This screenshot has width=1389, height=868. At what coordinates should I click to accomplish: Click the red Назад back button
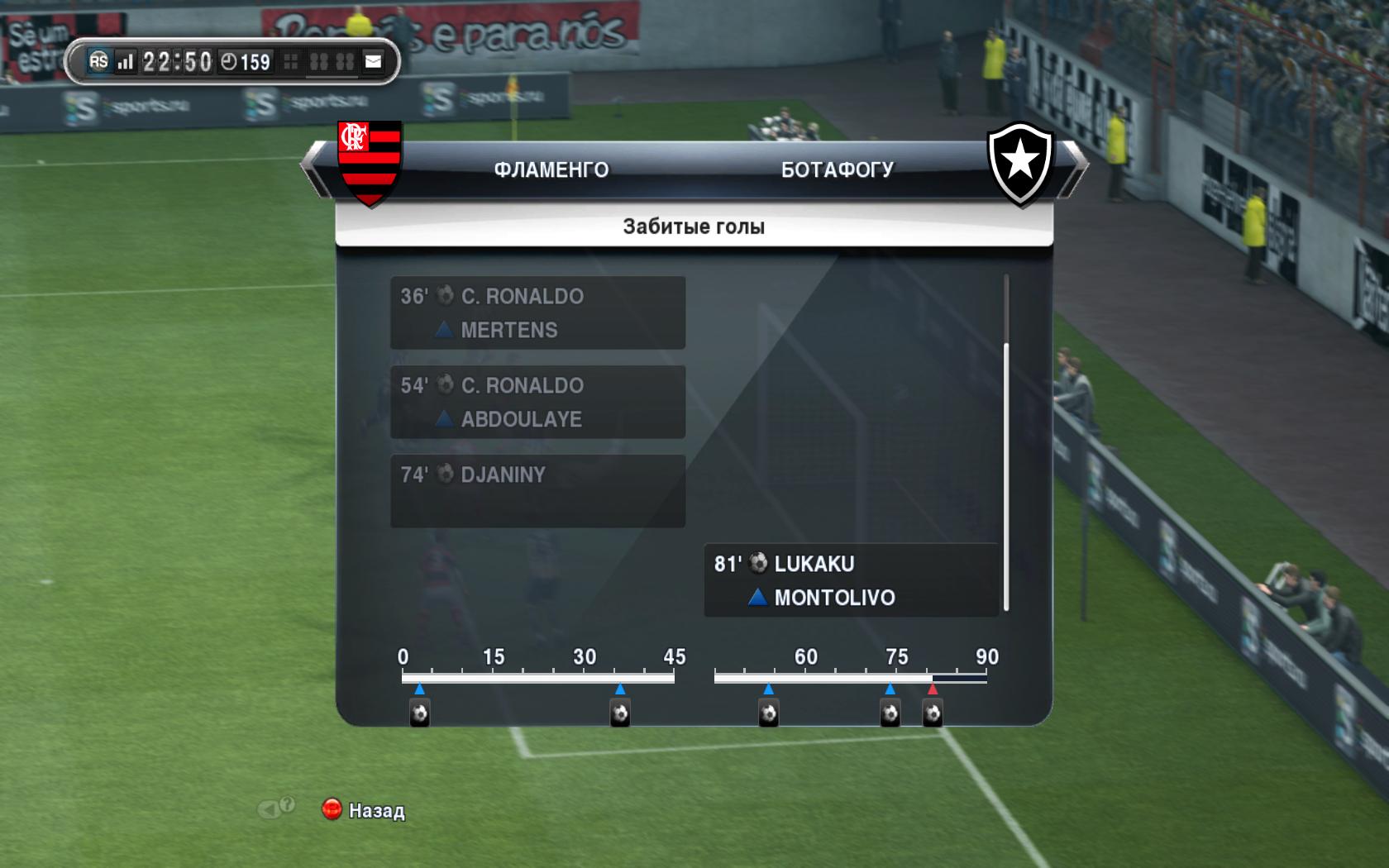coord(332,809)
